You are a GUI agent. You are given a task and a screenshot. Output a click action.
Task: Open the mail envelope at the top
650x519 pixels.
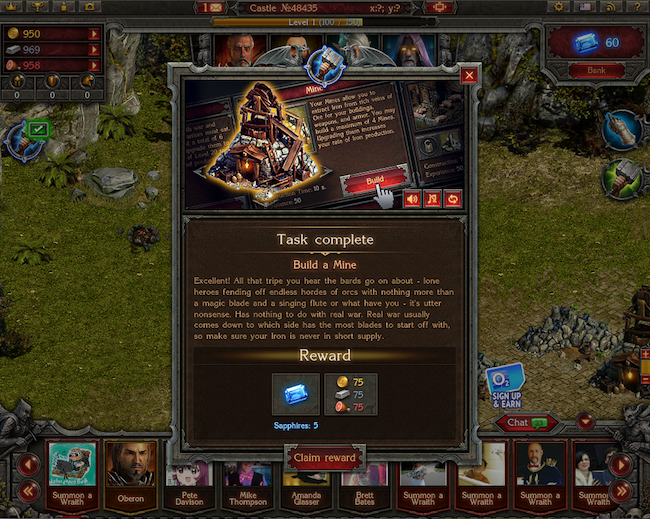212,7
